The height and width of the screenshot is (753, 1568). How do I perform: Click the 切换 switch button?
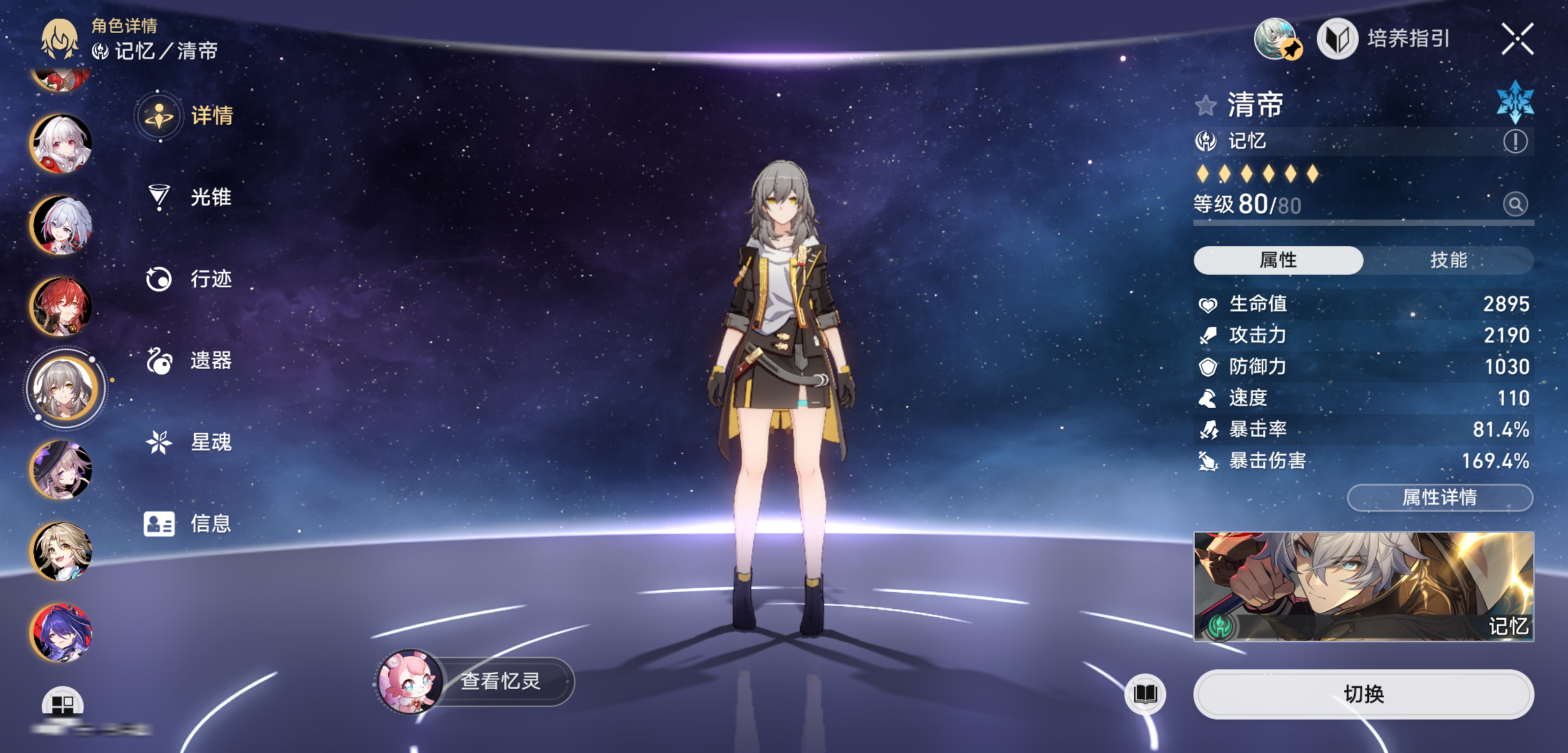pos(1363,694)
